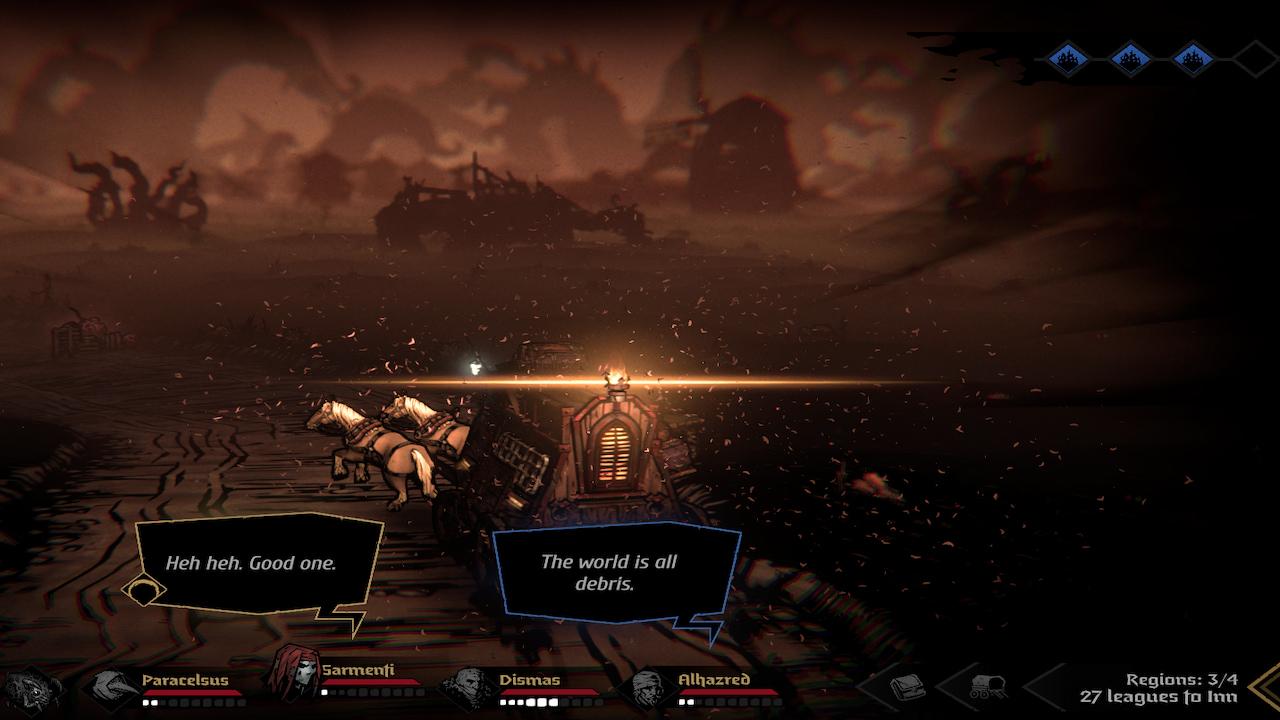Show the stagecoach inventory icon
Image resolution: width=1280 pixels, height=720 pixels.
coord(987,687)
